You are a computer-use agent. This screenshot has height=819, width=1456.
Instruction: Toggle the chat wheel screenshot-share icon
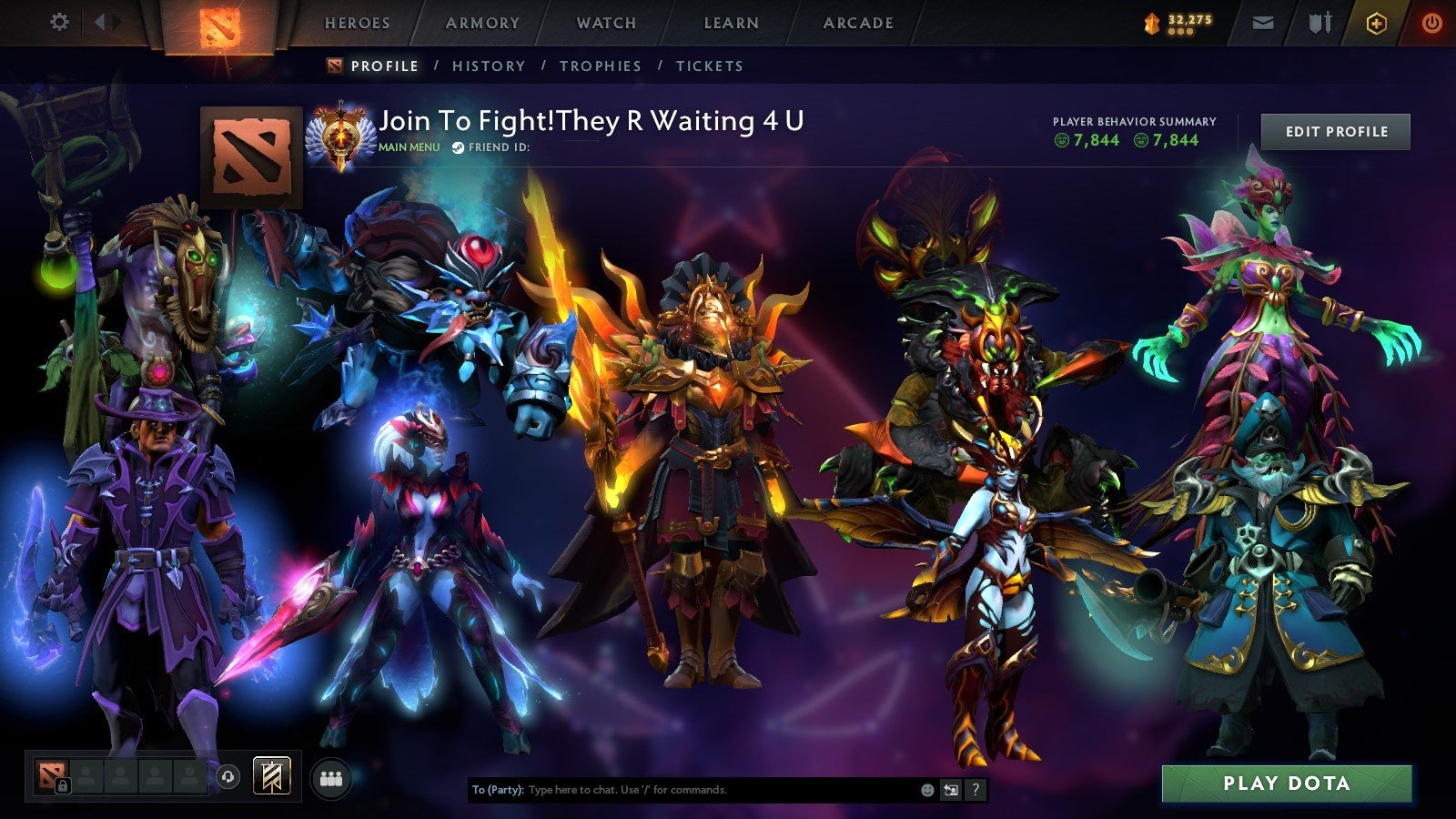951,790
